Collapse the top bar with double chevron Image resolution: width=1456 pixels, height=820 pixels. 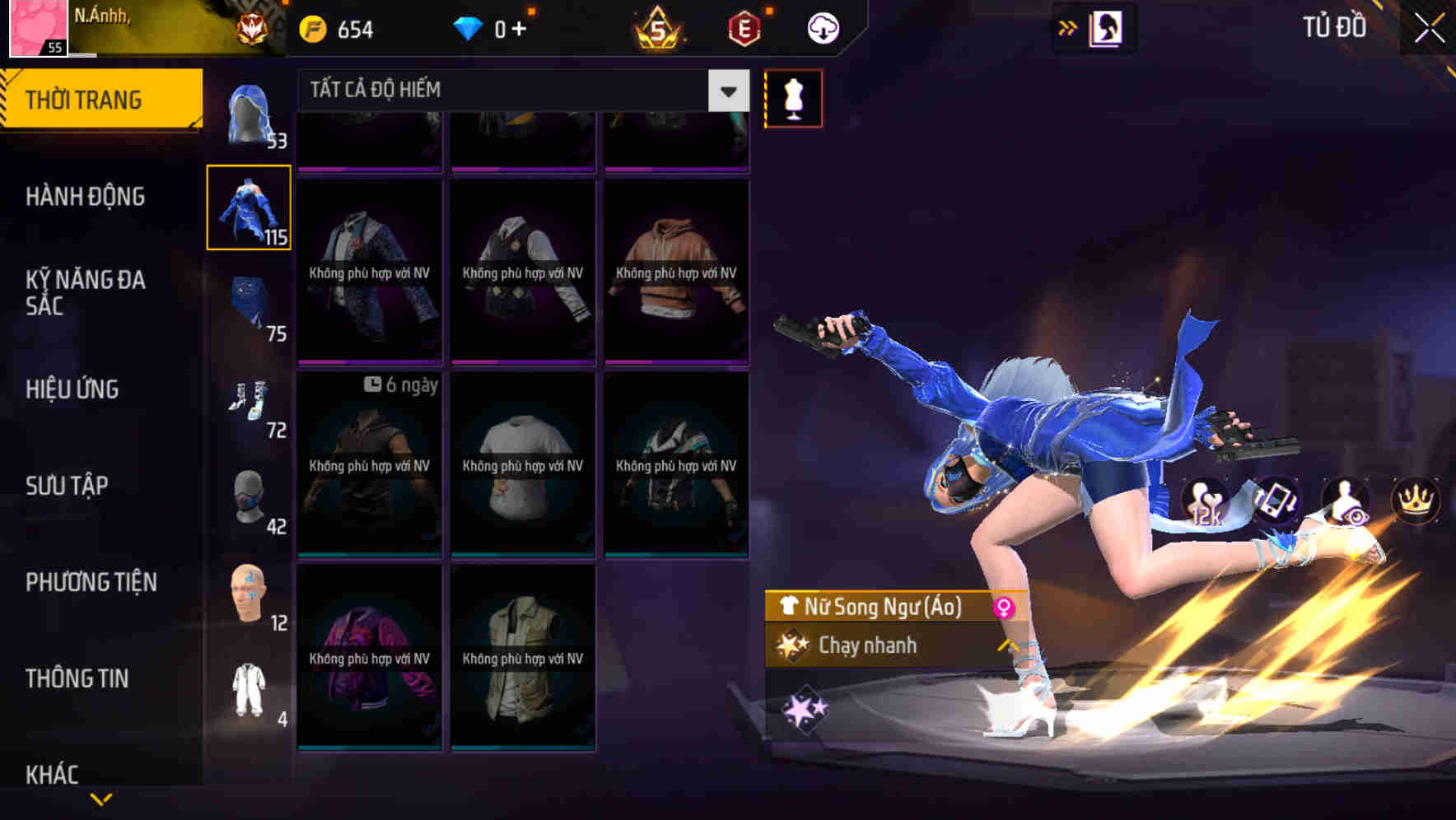click(x=1066, y=27)
